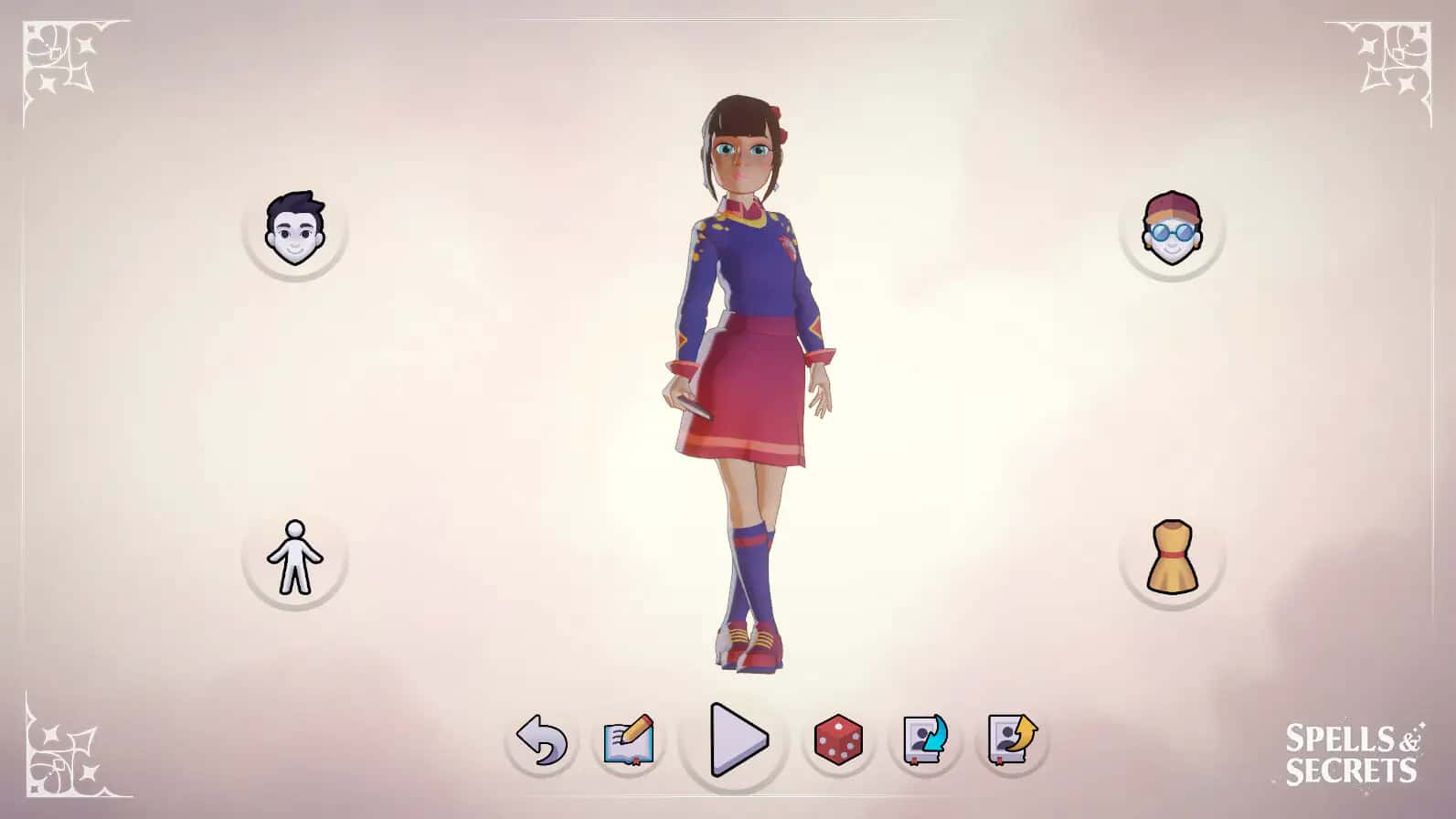This screenshot has width=1456, height=819.
Task: Click the 3D character preview model
Action: click(x=749, y=384)
